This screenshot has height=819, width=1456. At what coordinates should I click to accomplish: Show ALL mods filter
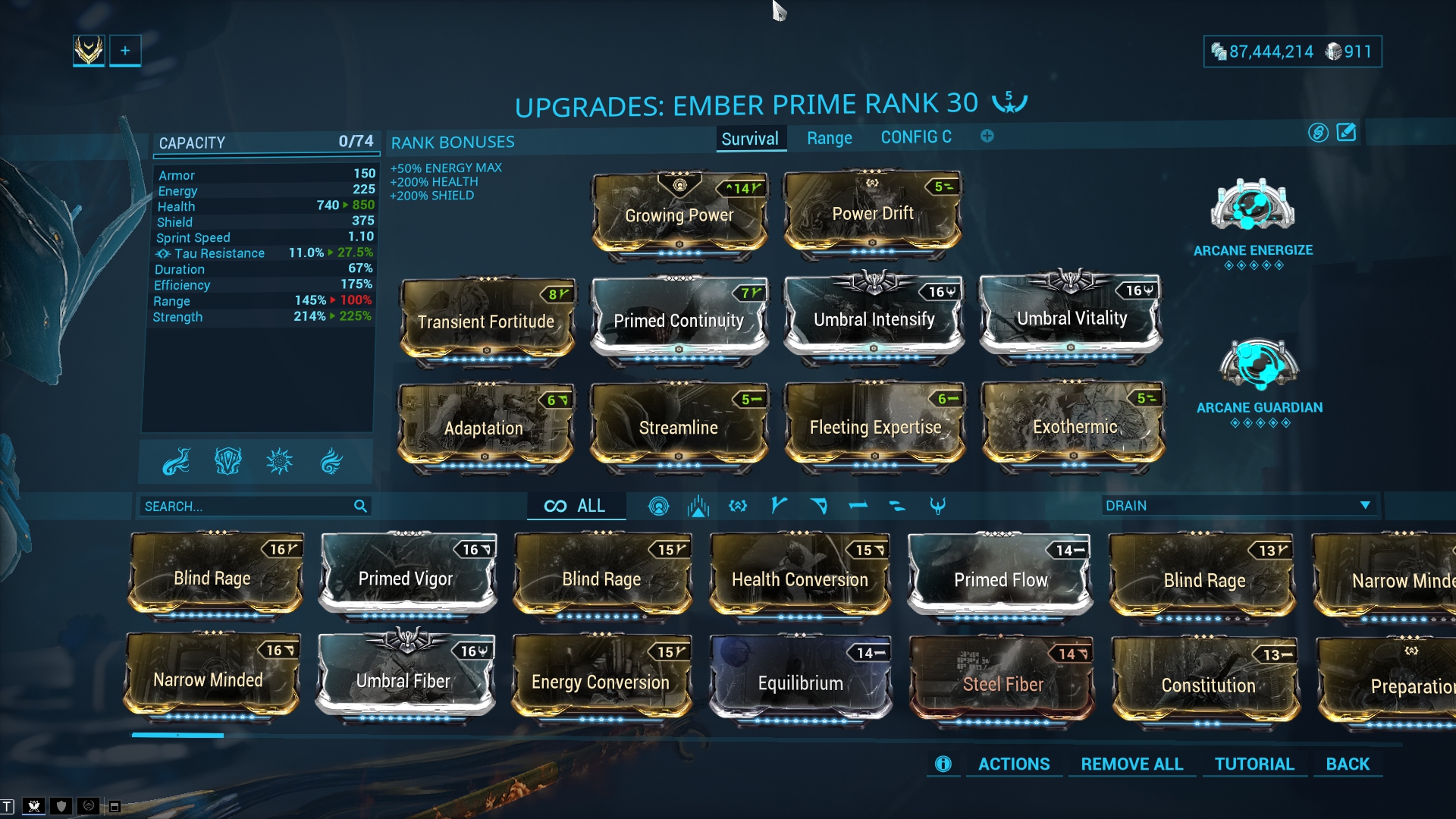click(576, 506)
